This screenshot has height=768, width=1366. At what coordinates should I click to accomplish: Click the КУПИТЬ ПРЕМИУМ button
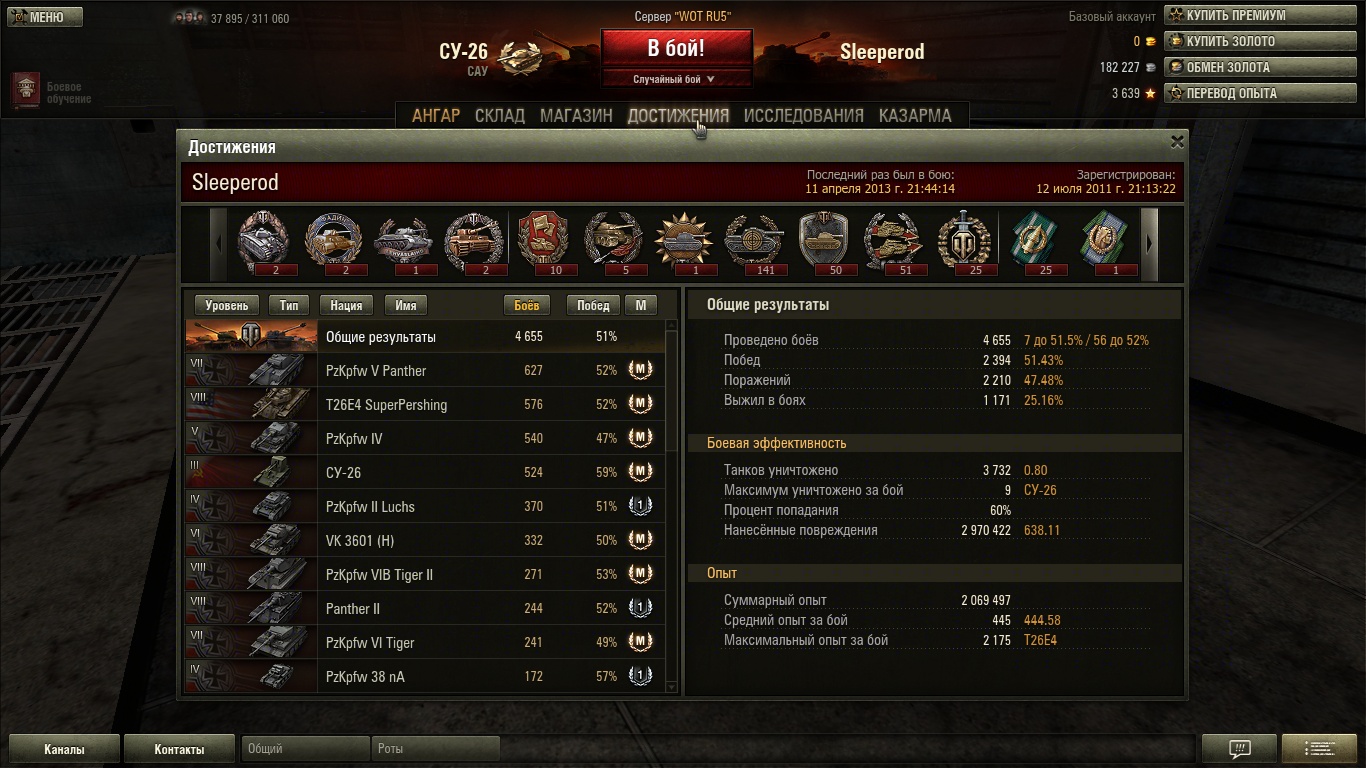point(1234,16)
